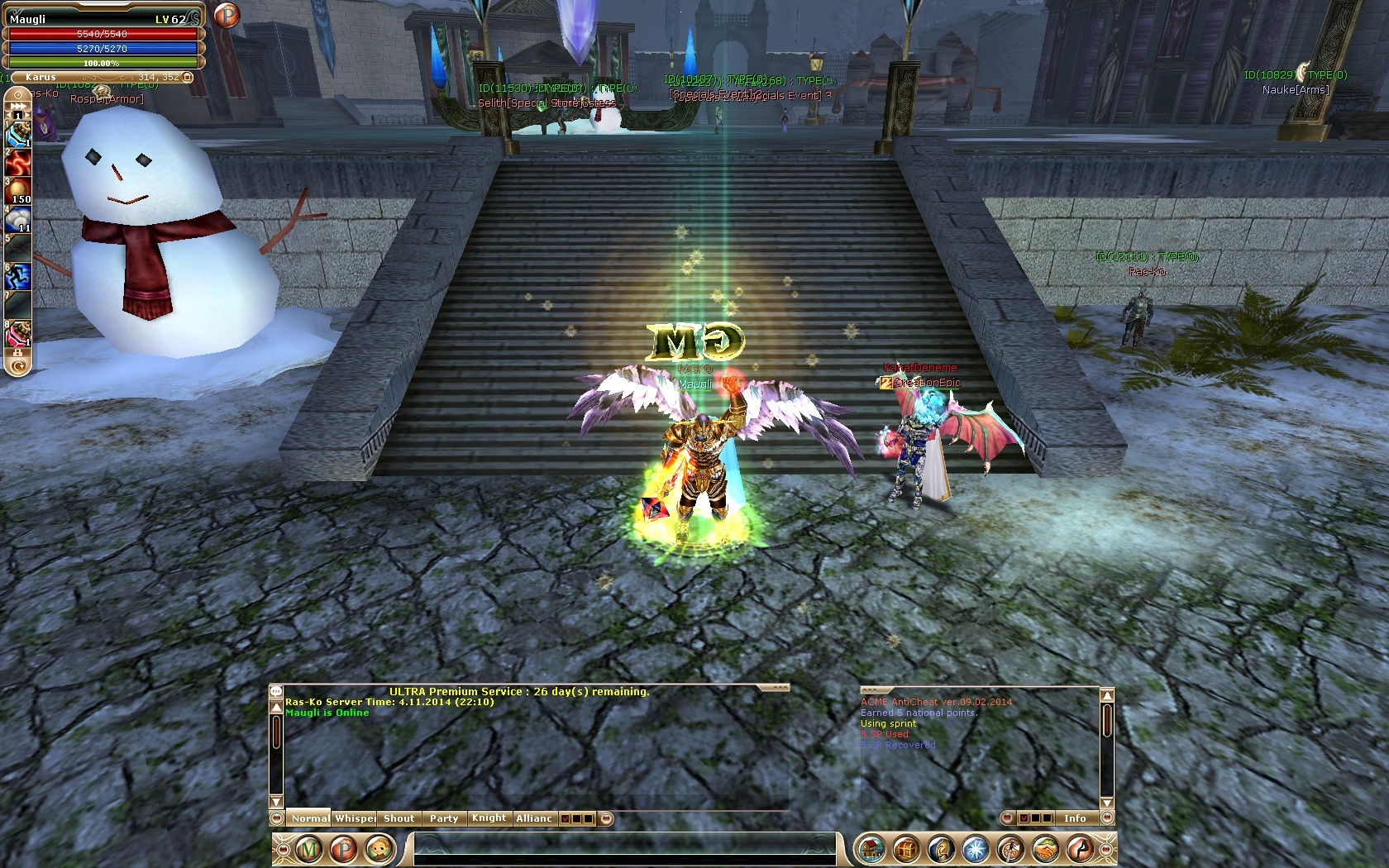Click the red P button beside the M

[x=343, y=849]
